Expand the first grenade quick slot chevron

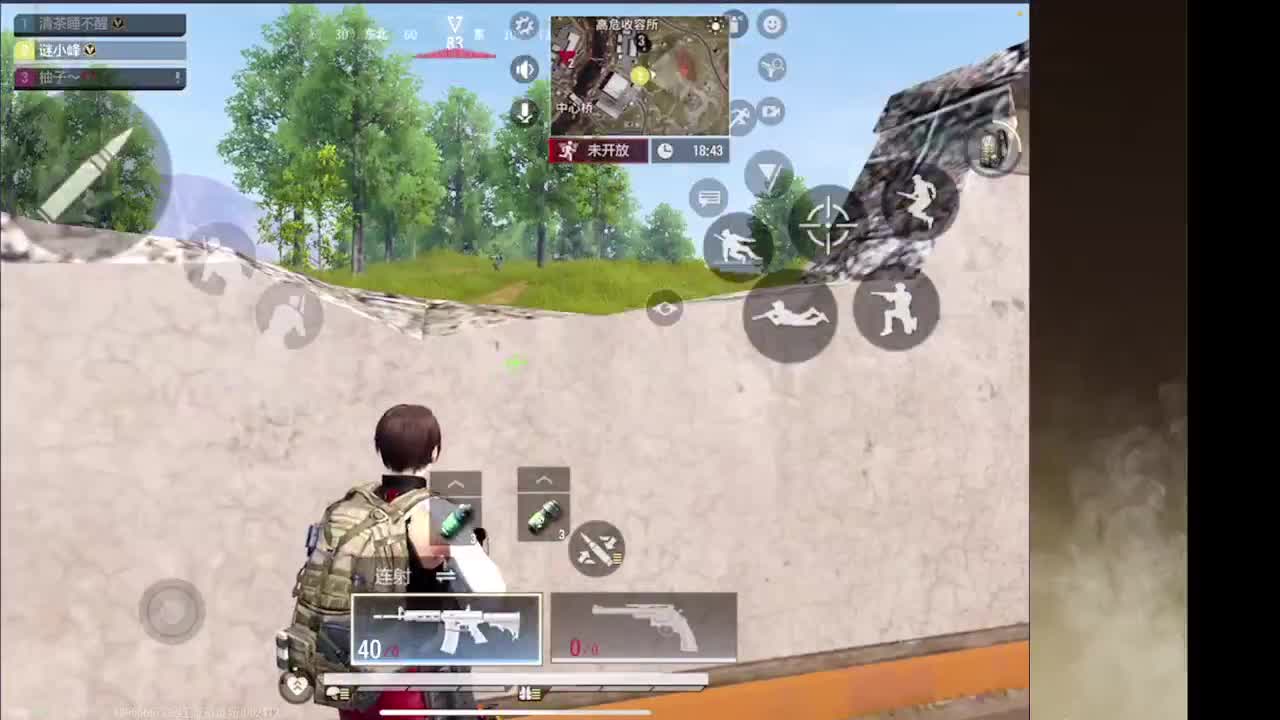pyautogui.click(x=456, y=483)
